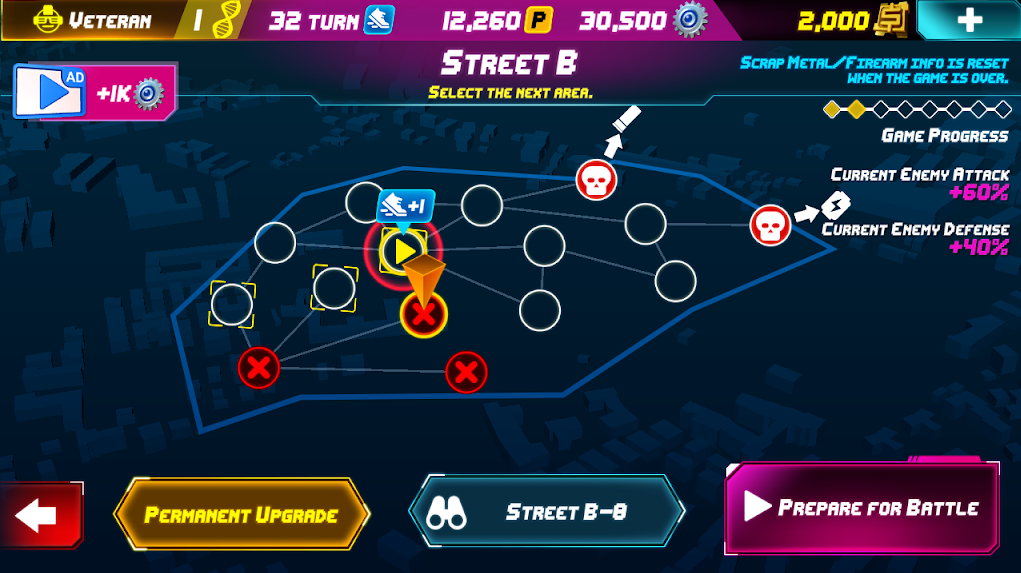
Task: Choose the skull node with the bullet icon
Action: point(596,180)
